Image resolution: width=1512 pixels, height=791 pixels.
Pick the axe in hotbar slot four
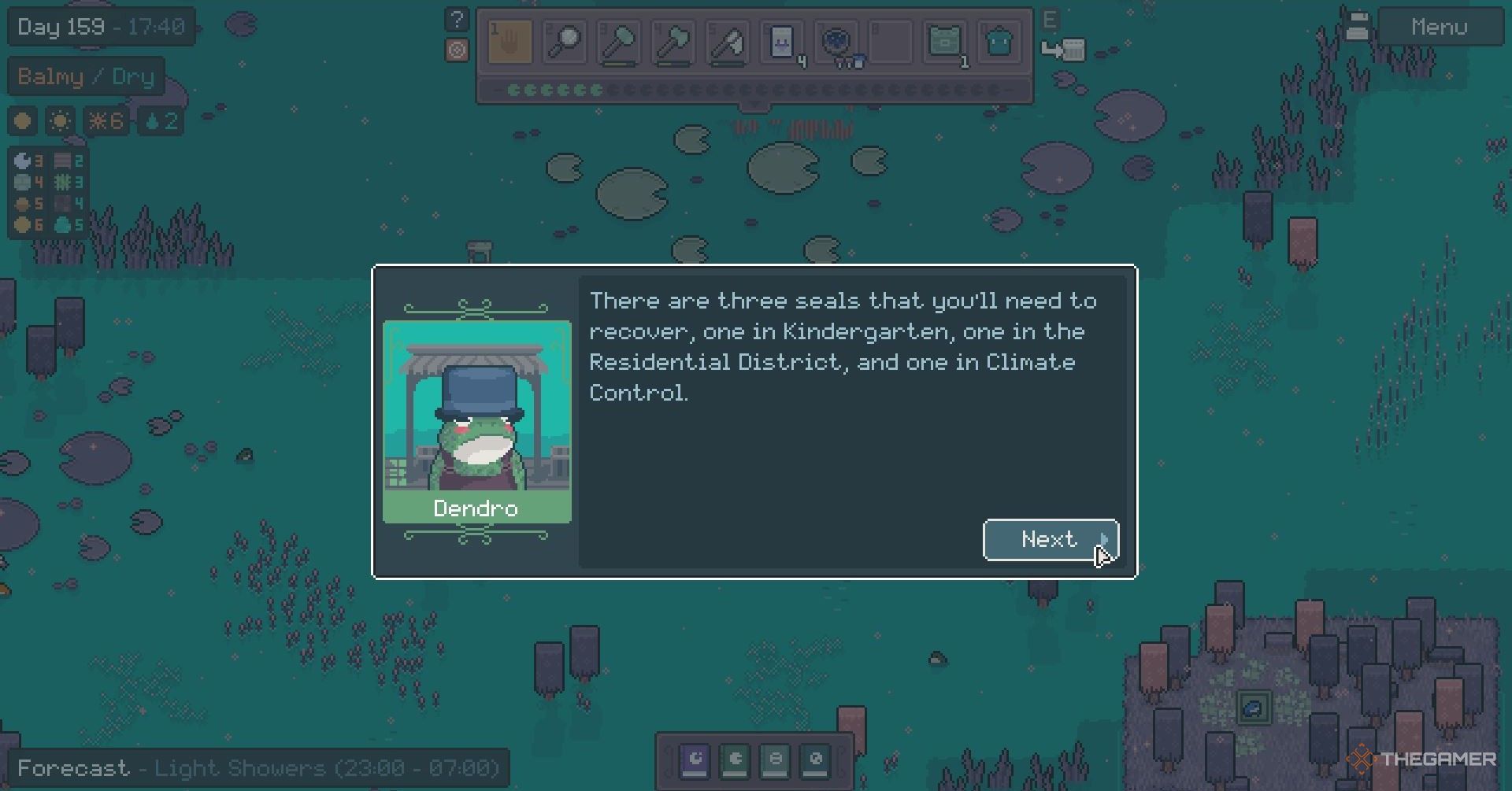pyautogui.click(x=673, y=41)
